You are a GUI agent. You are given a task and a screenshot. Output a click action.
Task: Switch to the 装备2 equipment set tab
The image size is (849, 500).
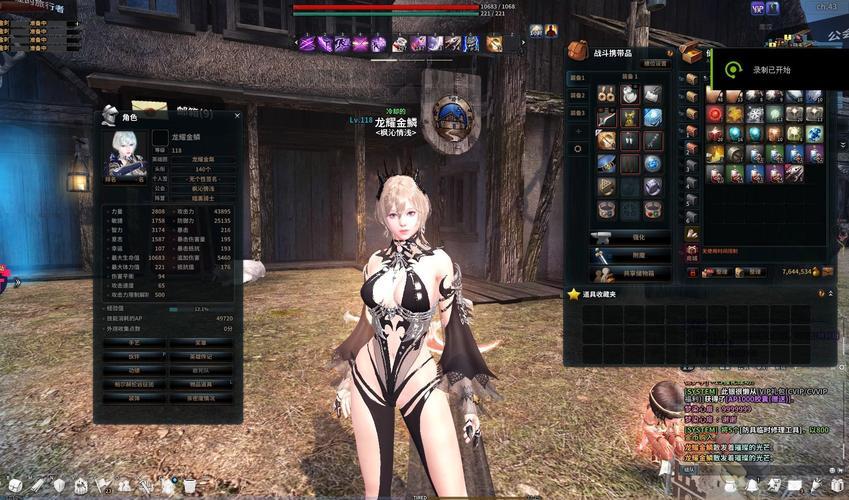(x=578, y=95)
